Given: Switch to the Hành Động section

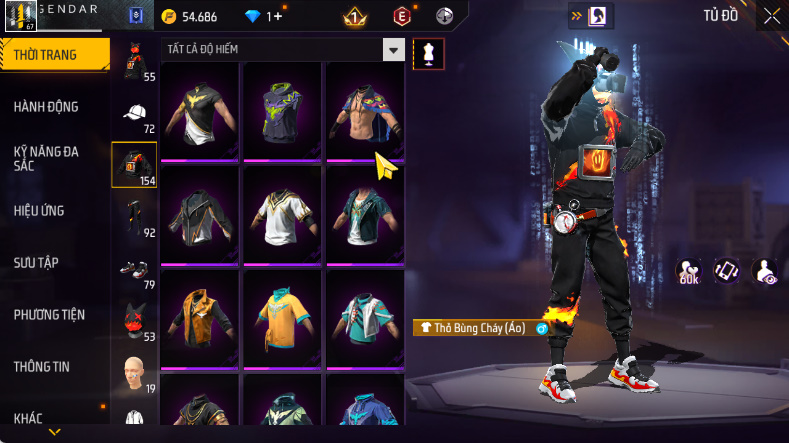Looking at the screenshot, I should 46,107.
